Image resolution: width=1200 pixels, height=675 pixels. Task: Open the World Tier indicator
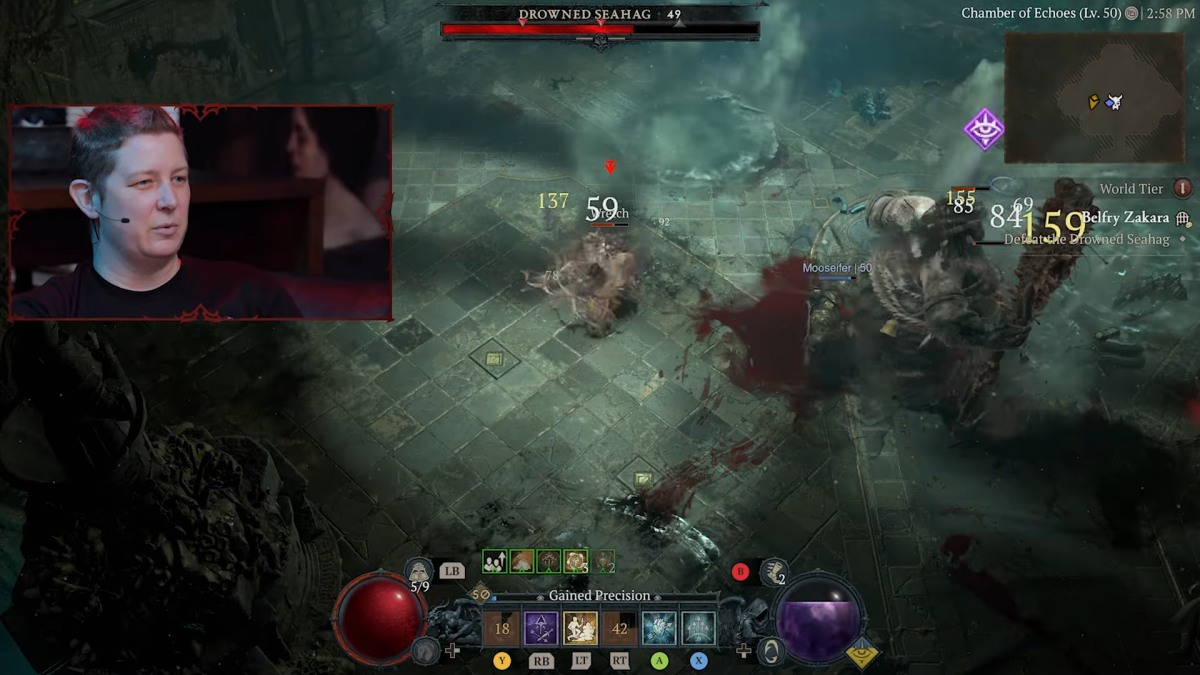1183,188
